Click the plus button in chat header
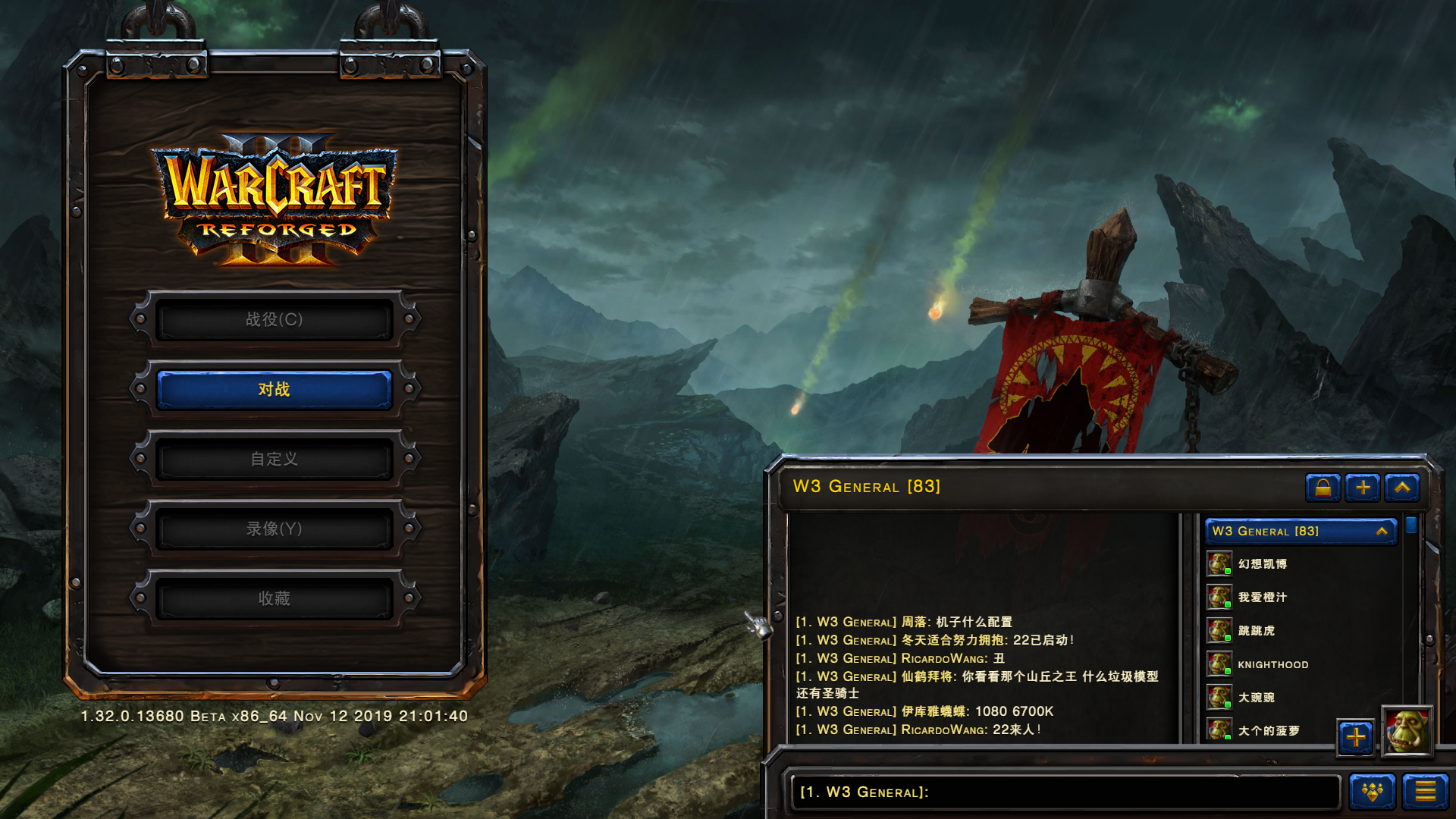The height and width of the screenshot is (819, 1456). [x=1362, y=487]
